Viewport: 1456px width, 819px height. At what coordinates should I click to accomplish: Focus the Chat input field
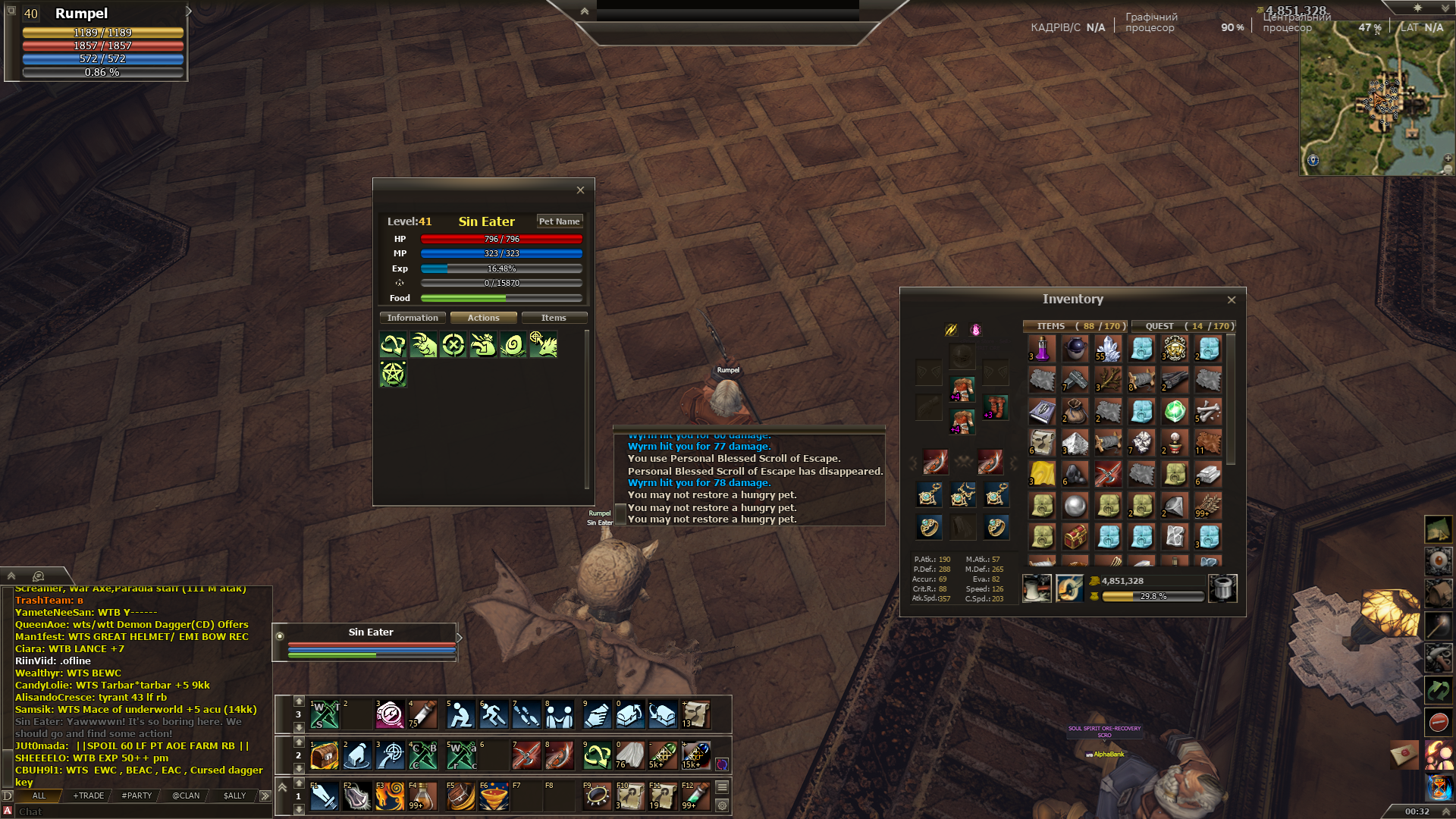[x=136, y=811]
